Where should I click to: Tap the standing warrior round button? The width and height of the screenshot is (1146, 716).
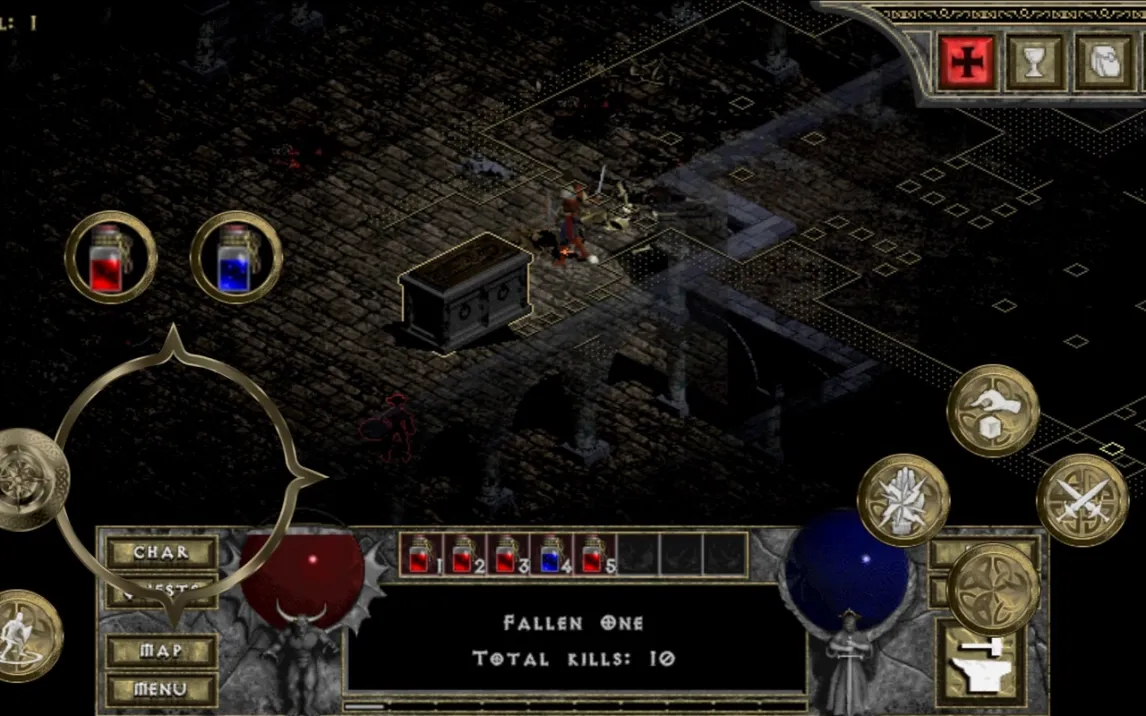(25, 635)
